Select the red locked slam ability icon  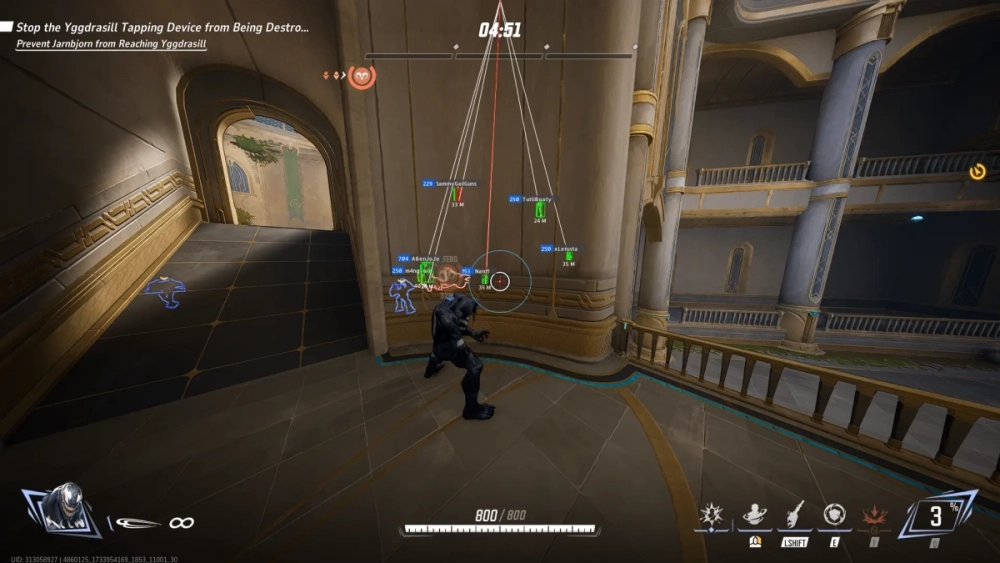tap(874, 516)
